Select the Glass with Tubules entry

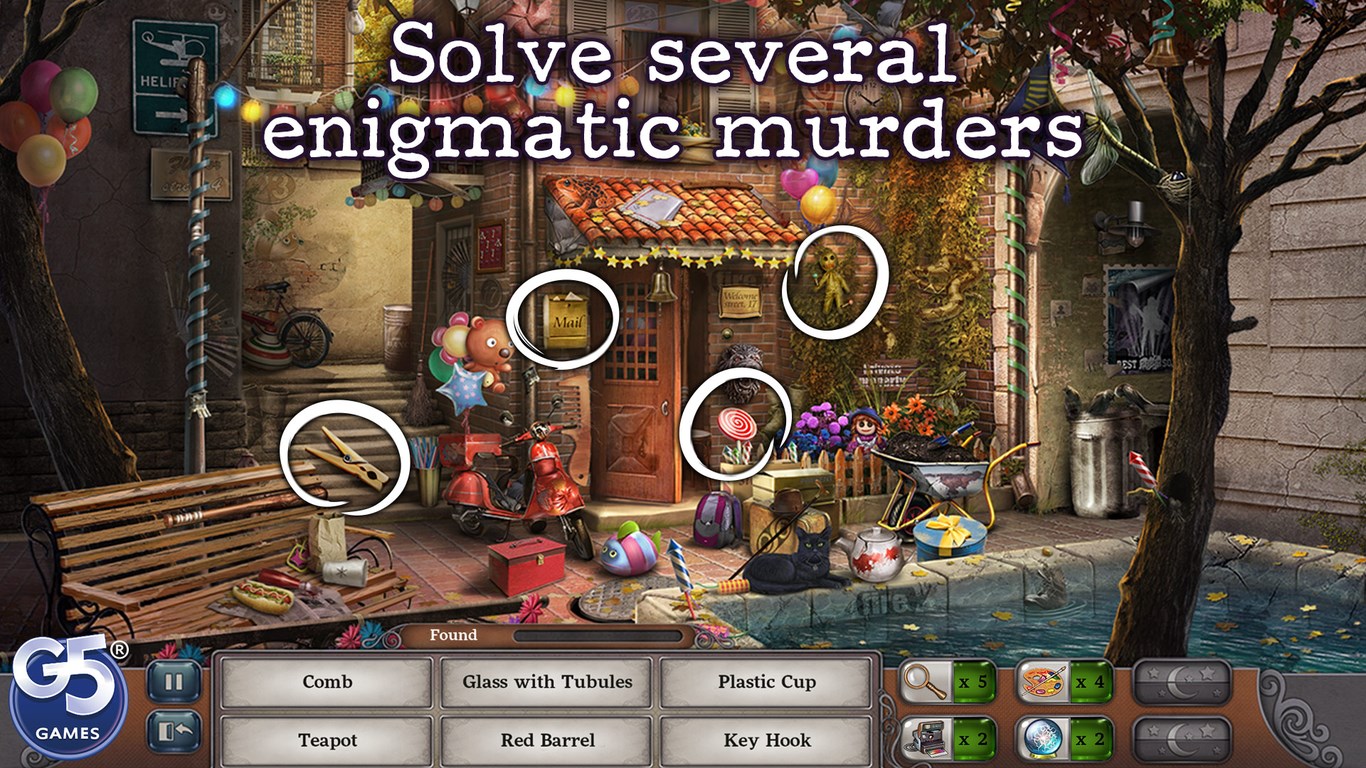(546, 682)
